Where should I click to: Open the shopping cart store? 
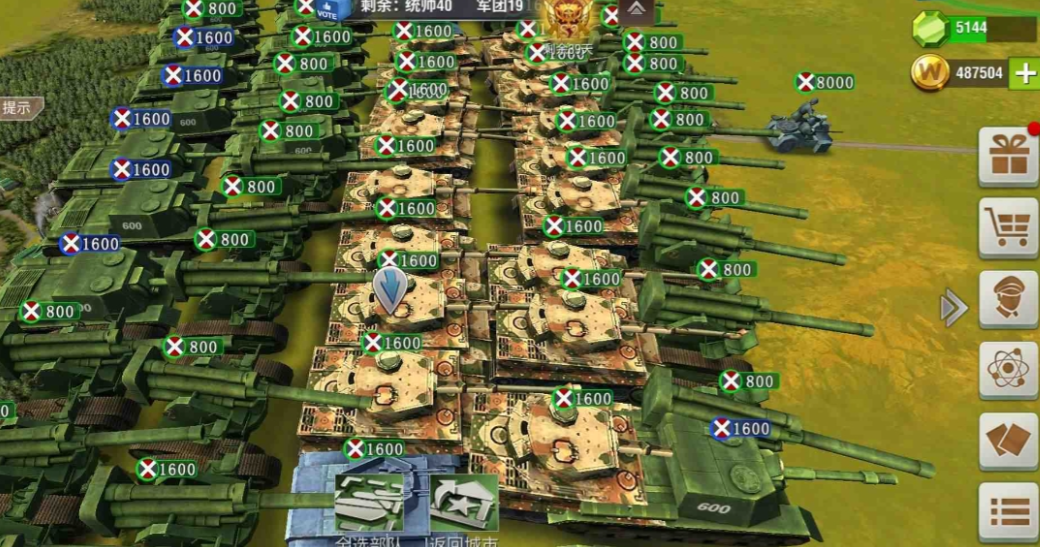1008,228
